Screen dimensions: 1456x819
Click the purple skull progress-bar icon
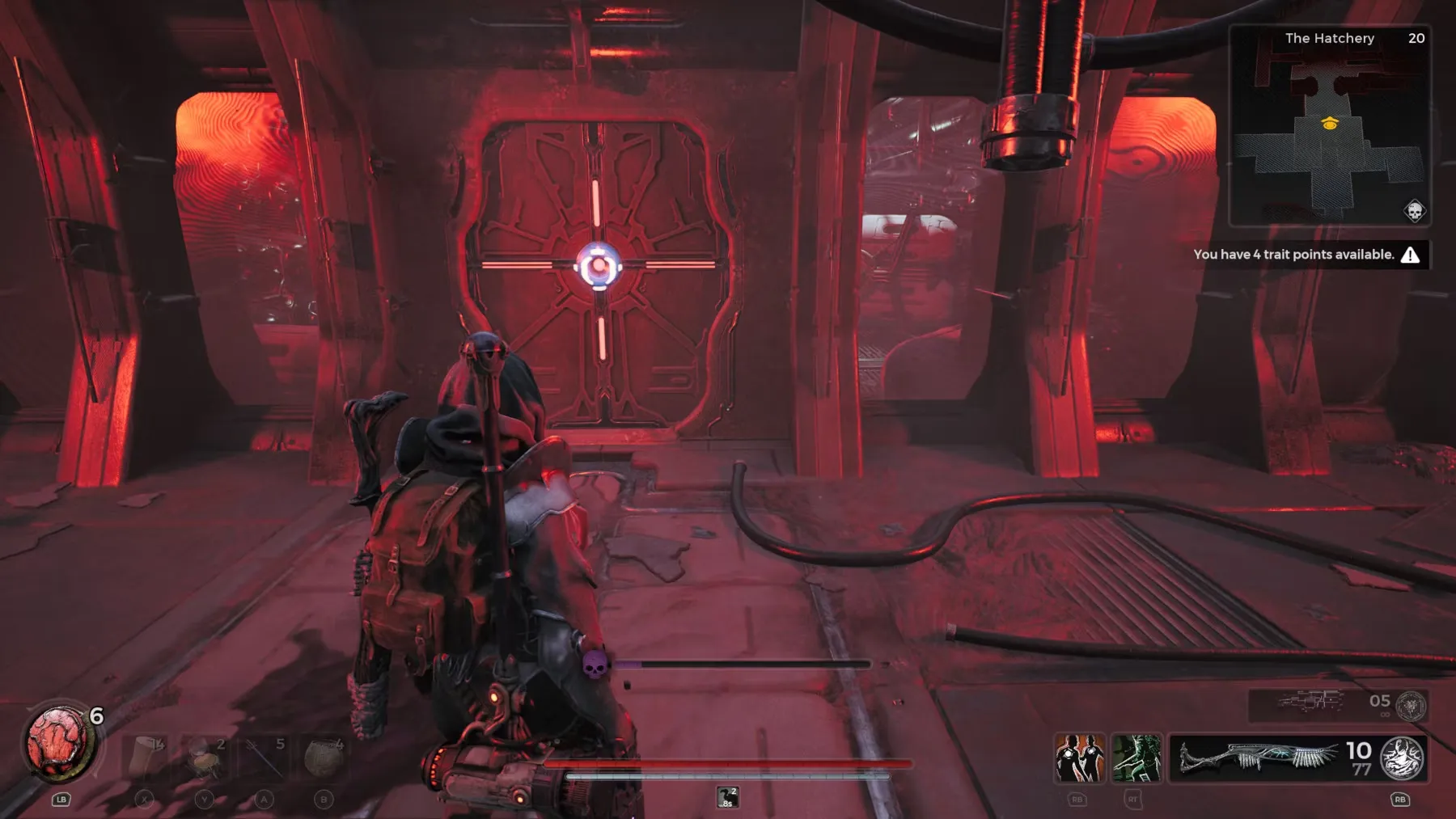pyautogui.click(x=595, y=665)
